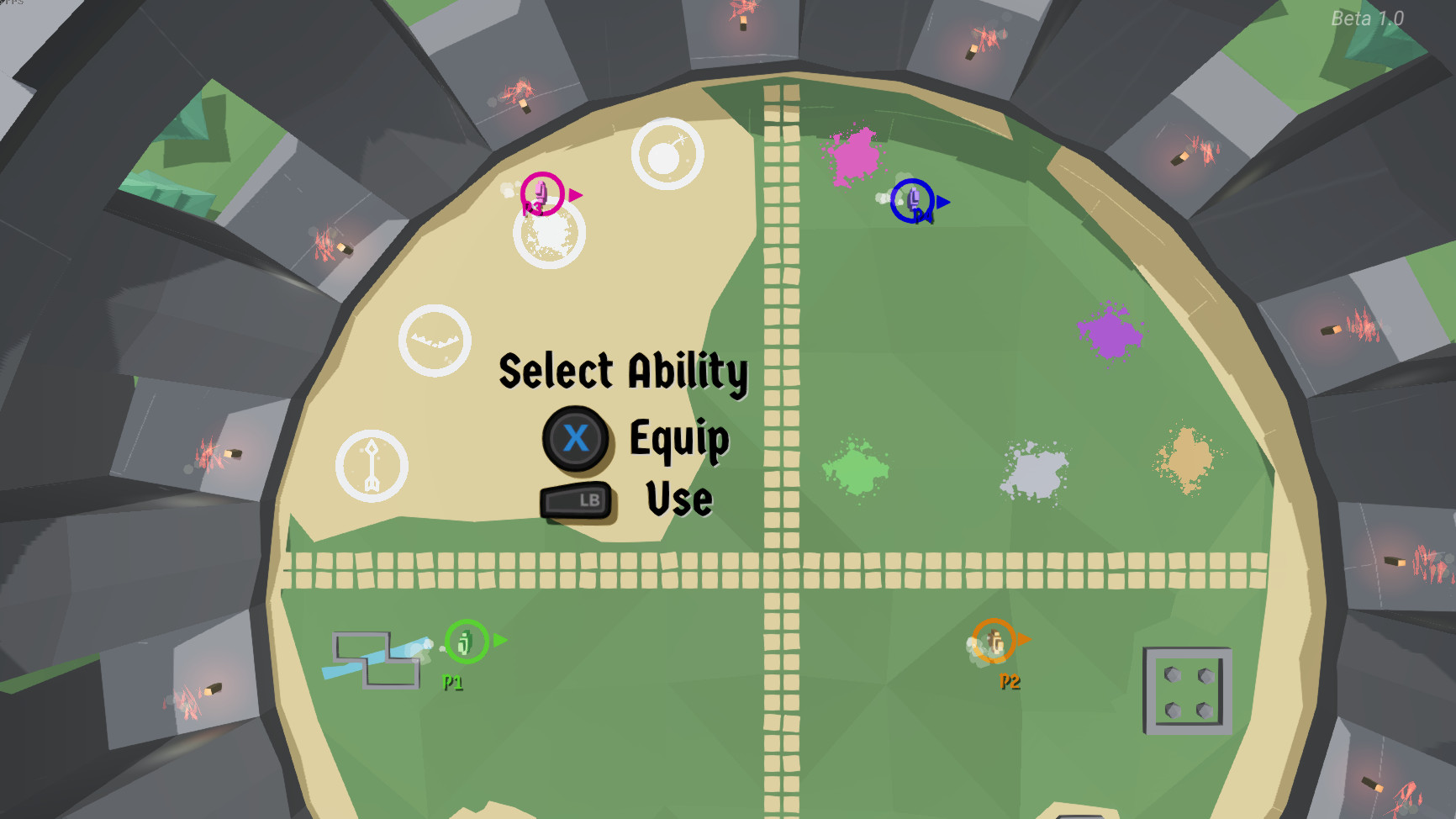Screen dimensions: 1456x819
Task: Pick up the arrow ability
Action: click(372, 463)
